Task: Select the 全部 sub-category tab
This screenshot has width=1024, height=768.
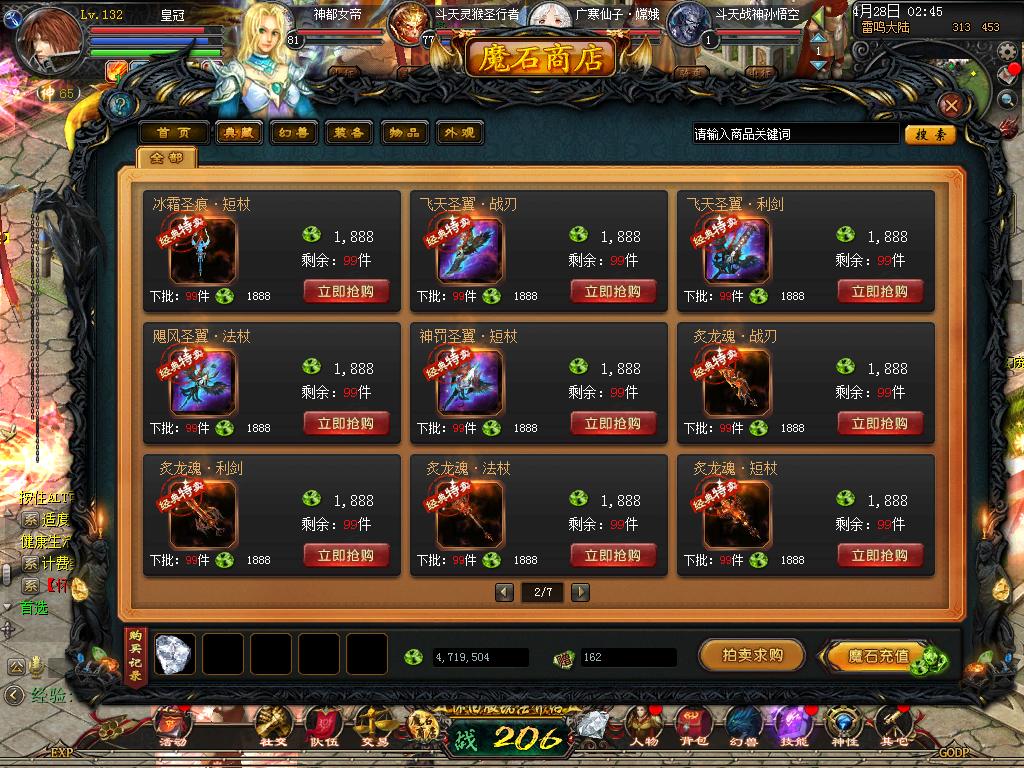Action: click(167, 158)
